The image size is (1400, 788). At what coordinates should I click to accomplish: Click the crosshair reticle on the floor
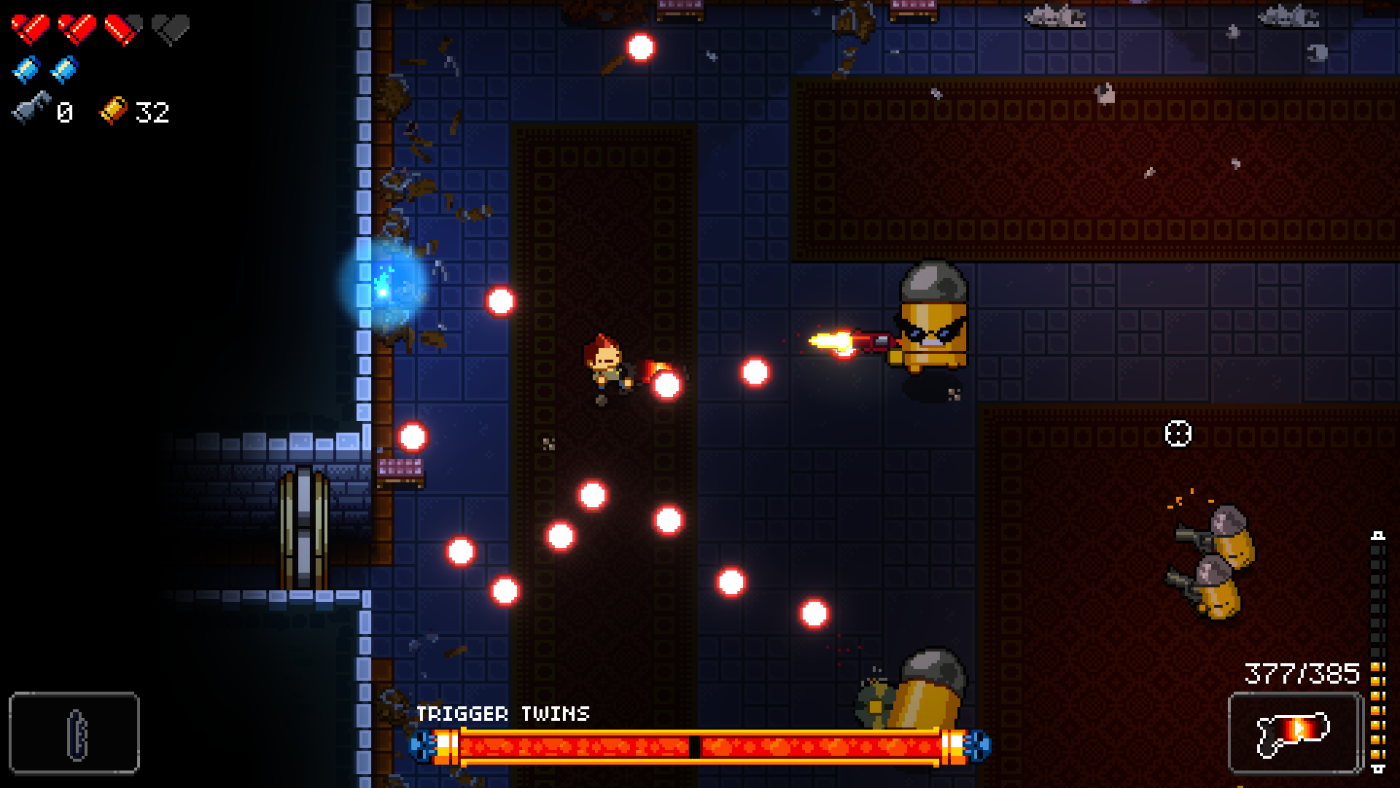coord(1178,433)
